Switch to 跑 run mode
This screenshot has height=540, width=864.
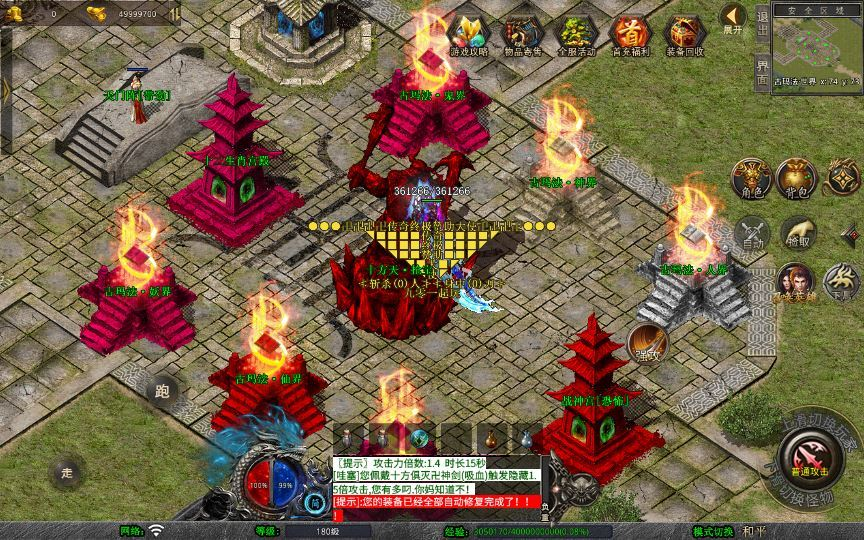click(x=163, y=392)
